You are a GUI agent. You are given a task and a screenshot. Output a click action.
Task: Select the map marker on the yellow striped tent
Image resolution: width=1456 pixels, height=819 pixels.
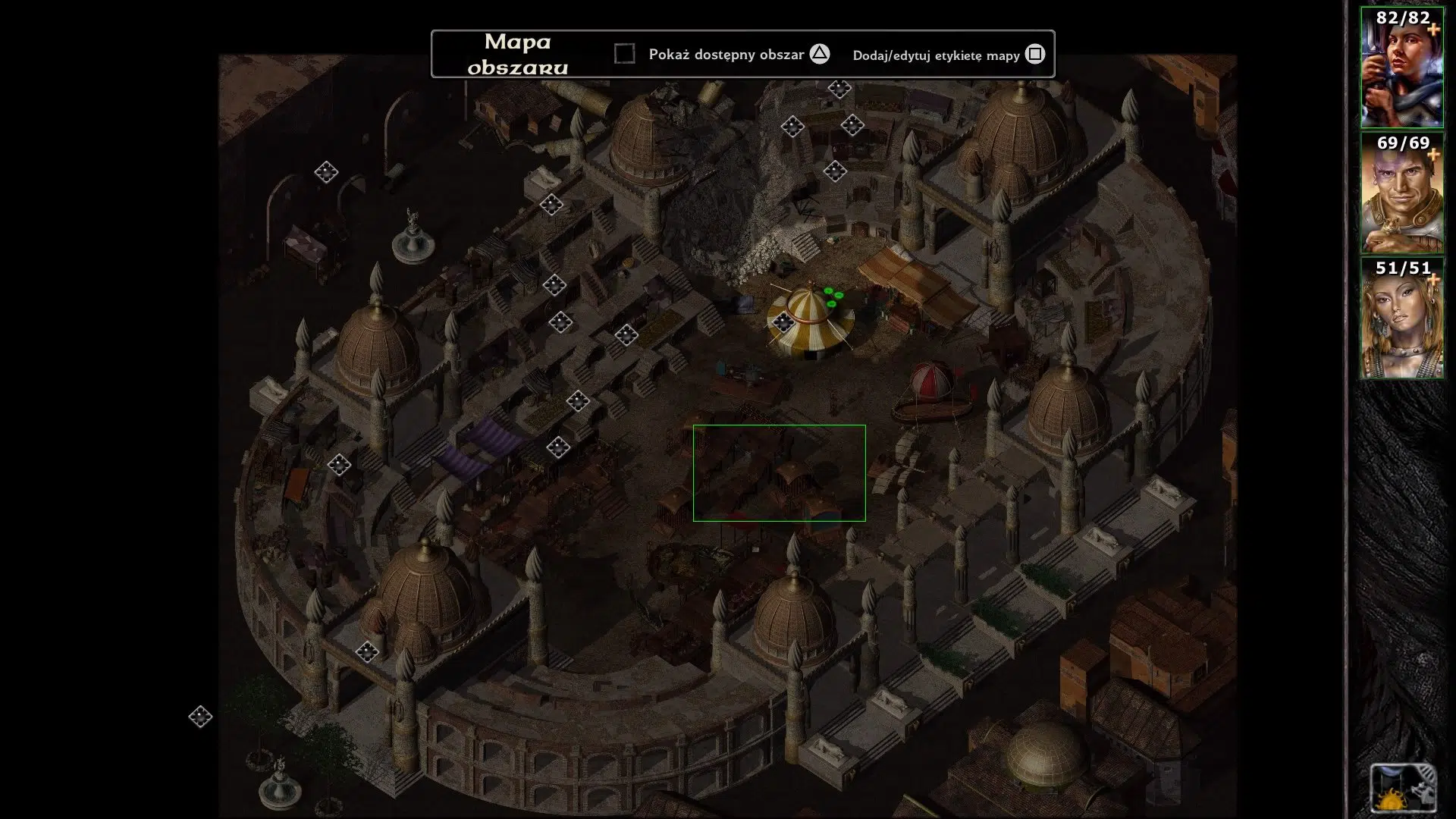784,322
